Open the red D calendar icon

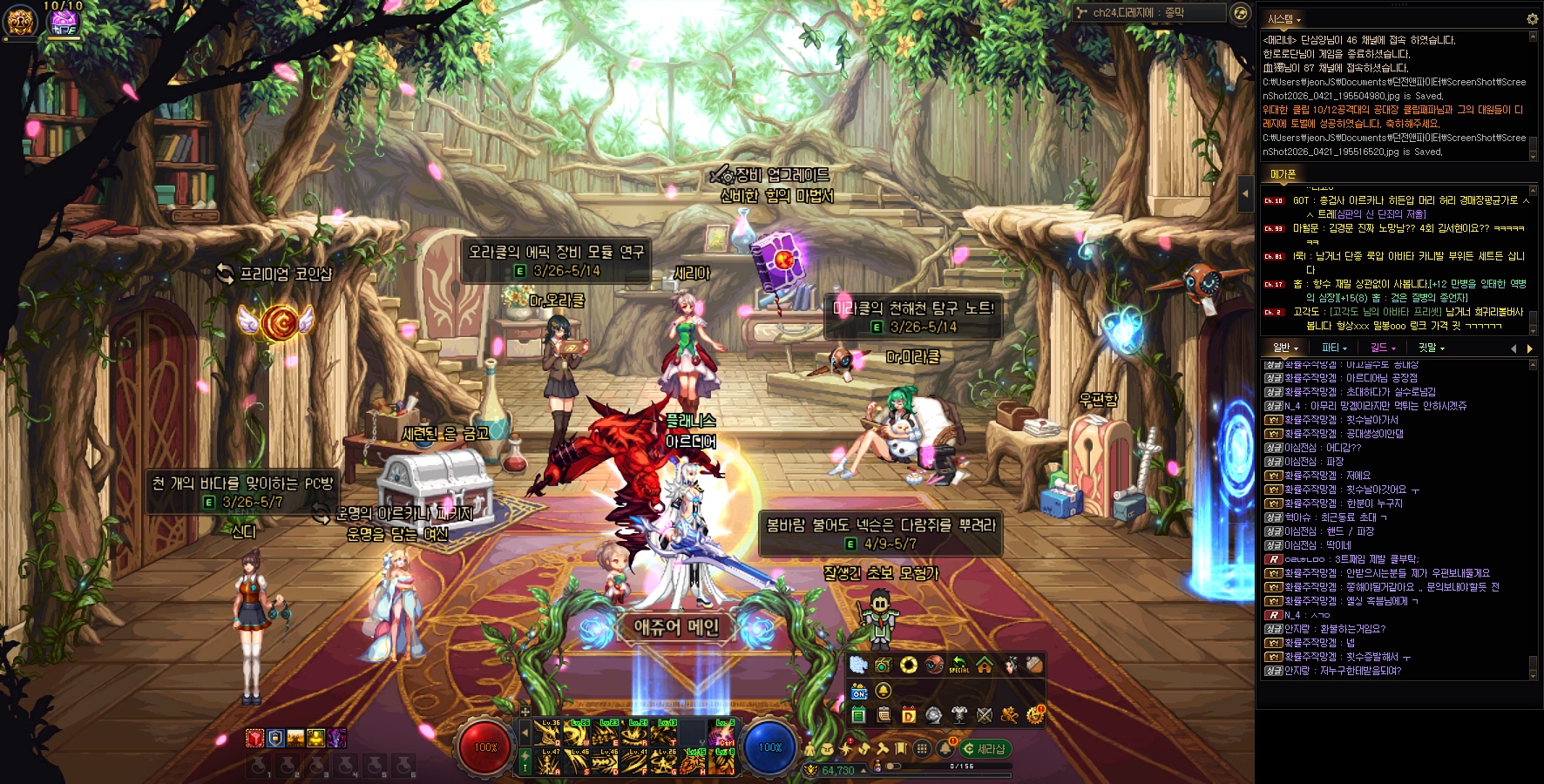pyautogui.click(x=908, y=716)
